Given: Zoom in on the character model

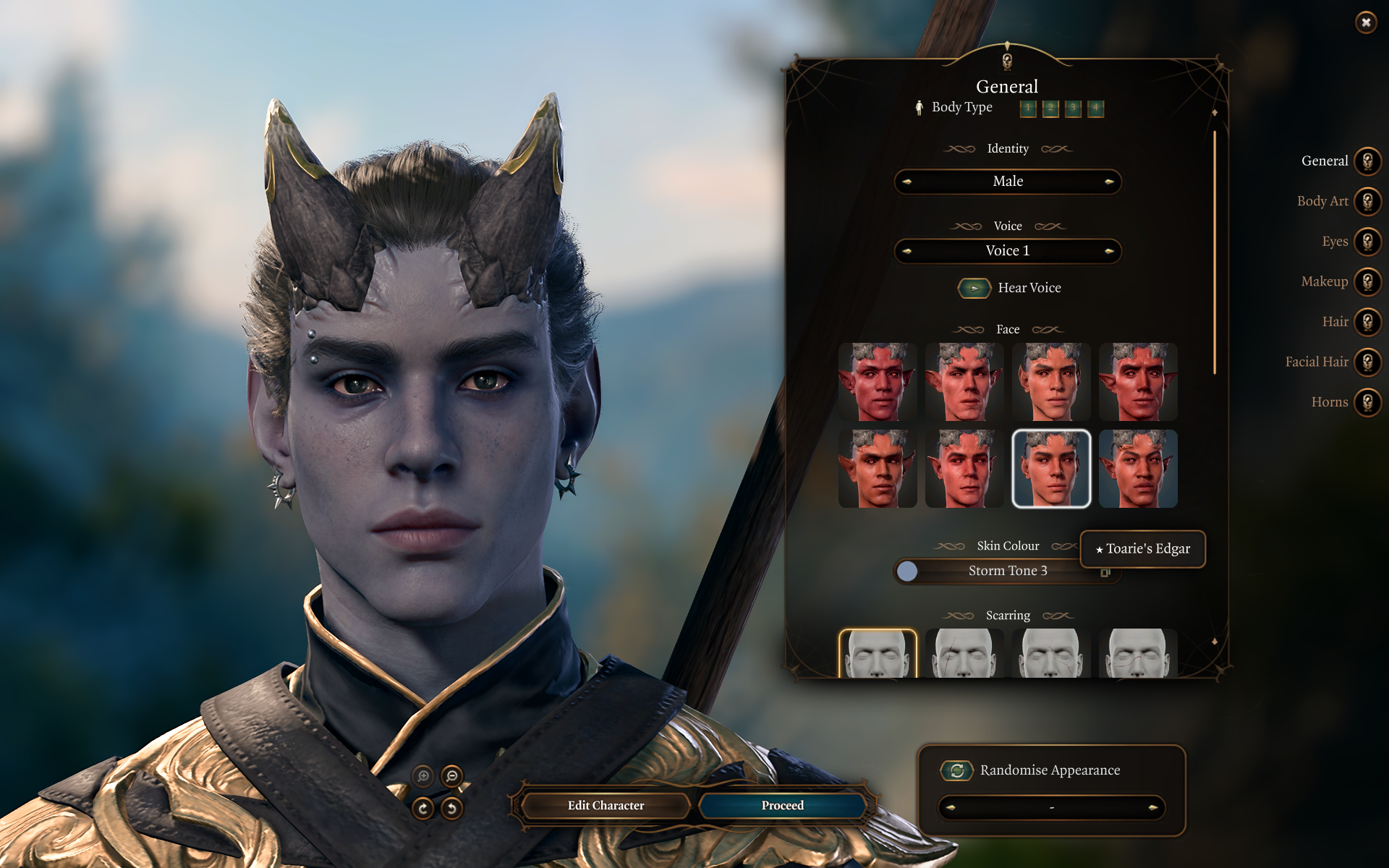Looking at the screenshot, I should click(423, 776).
